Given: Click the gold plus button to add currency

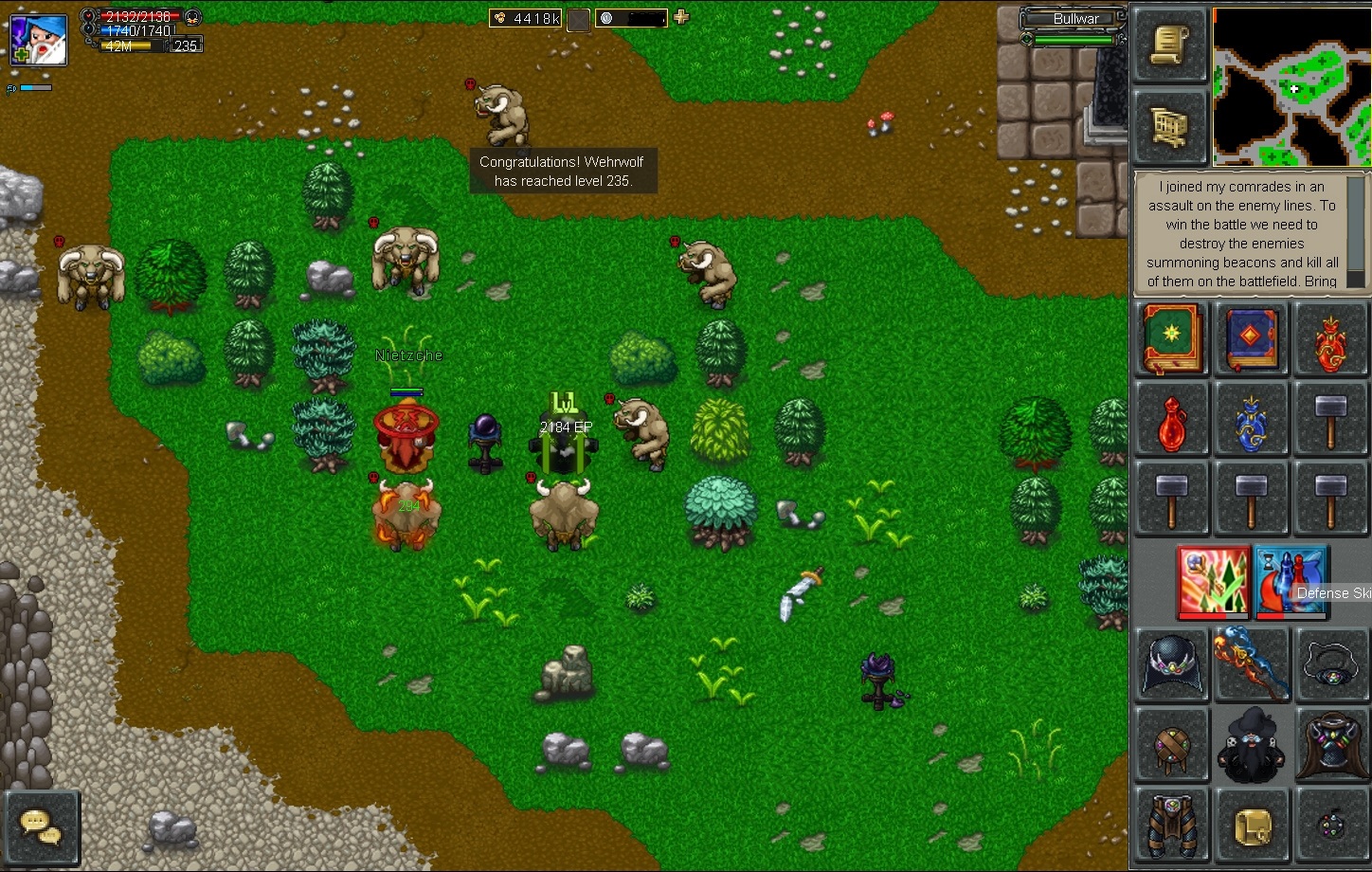Looking at the screenshot, I should point(681,17).
